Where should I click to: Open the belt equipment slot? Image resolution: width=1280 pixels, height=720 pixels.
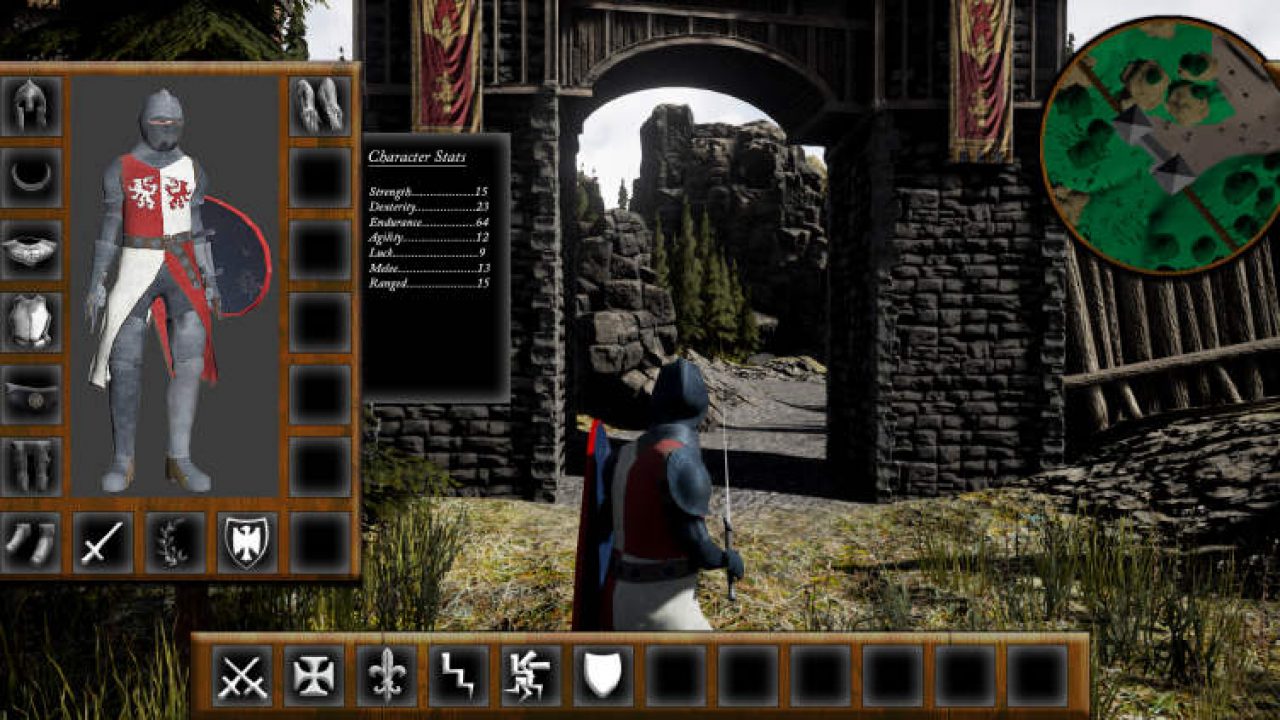[31, 394]
